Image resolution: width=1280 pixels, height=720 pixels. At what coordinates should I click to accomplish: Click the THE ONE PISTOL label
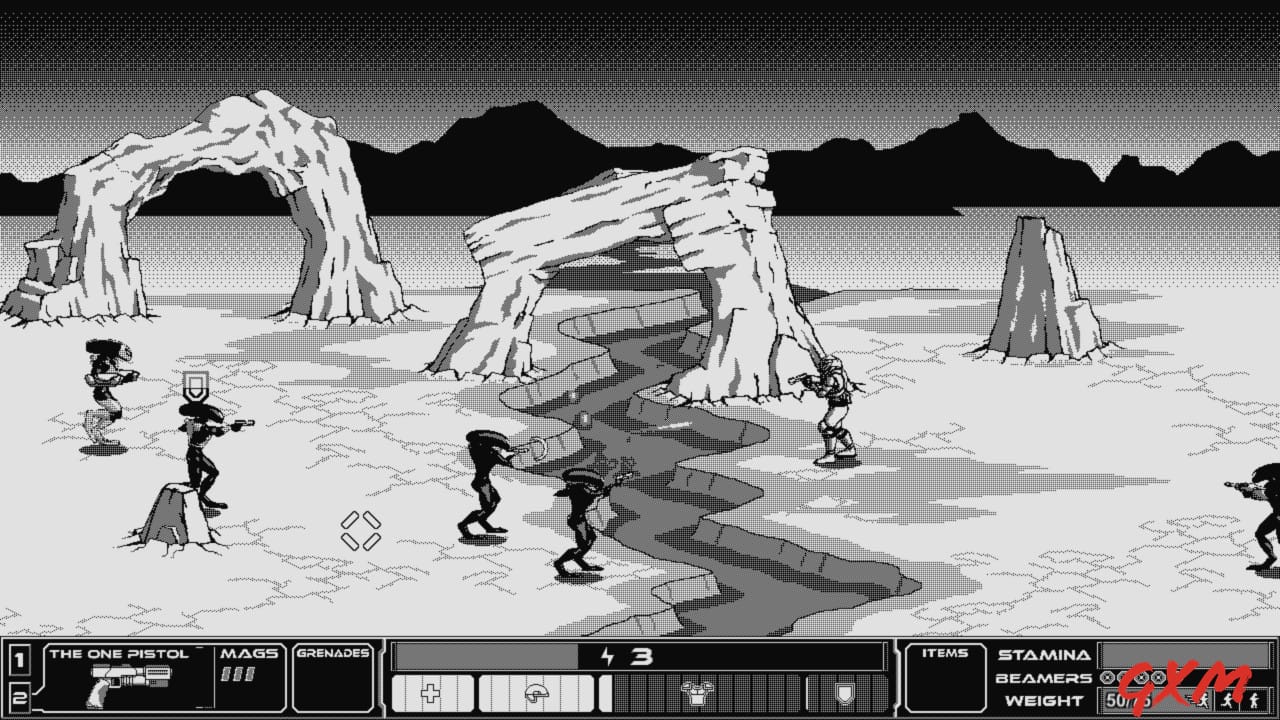pos(122,654)
